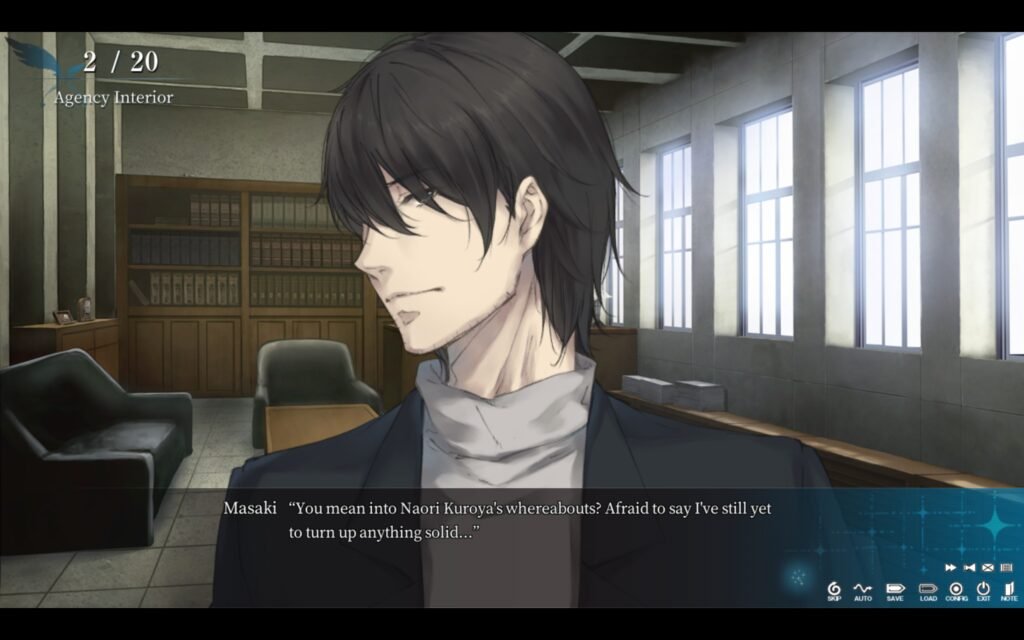This screenshot has height=640, width=1024.
Task: Open the SAVE menu
Action: click(894, 590)
